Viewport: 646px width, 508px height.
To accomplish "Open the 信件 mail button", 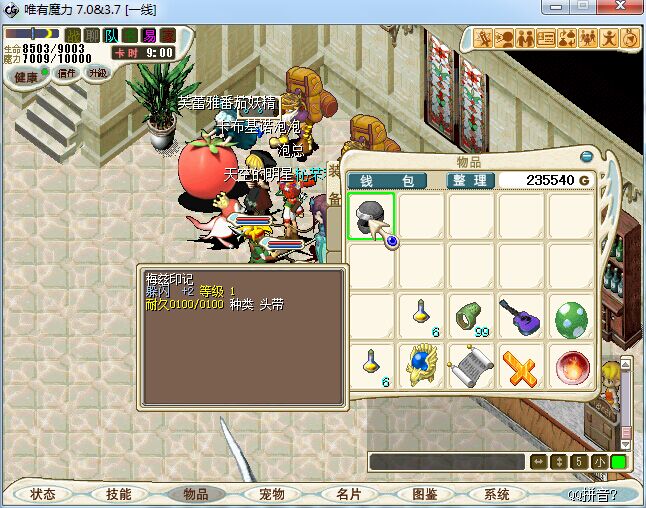I will click(67, 73).
